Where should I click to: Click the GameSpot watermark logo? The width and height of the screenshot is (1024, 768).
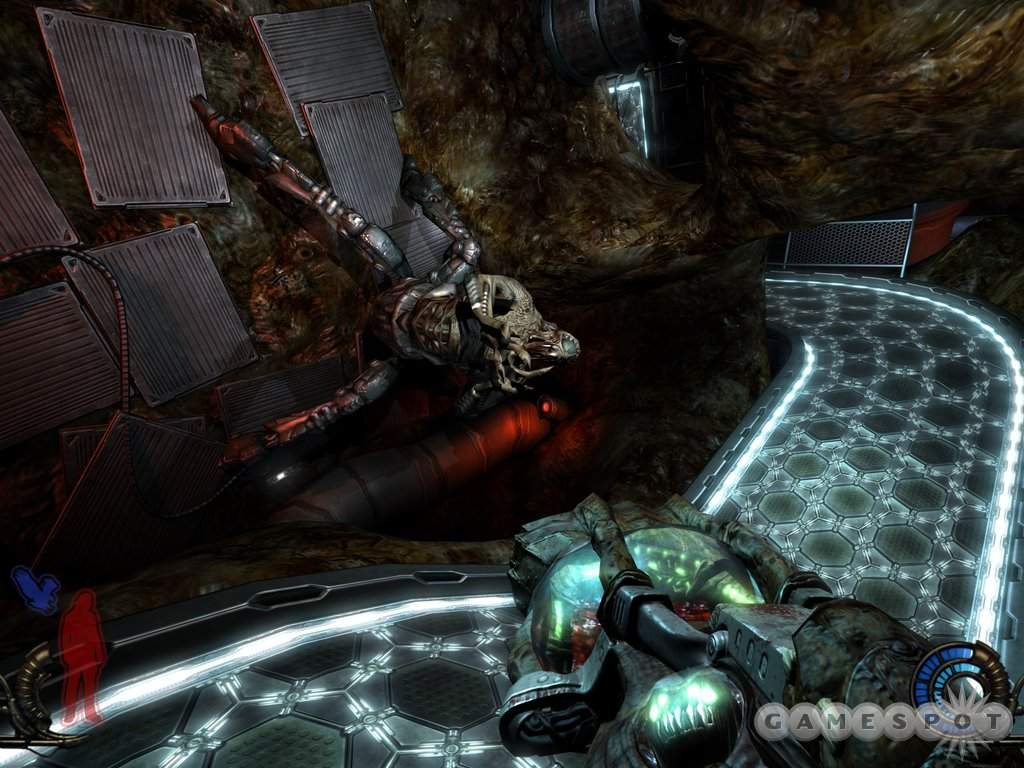(882, 720)
